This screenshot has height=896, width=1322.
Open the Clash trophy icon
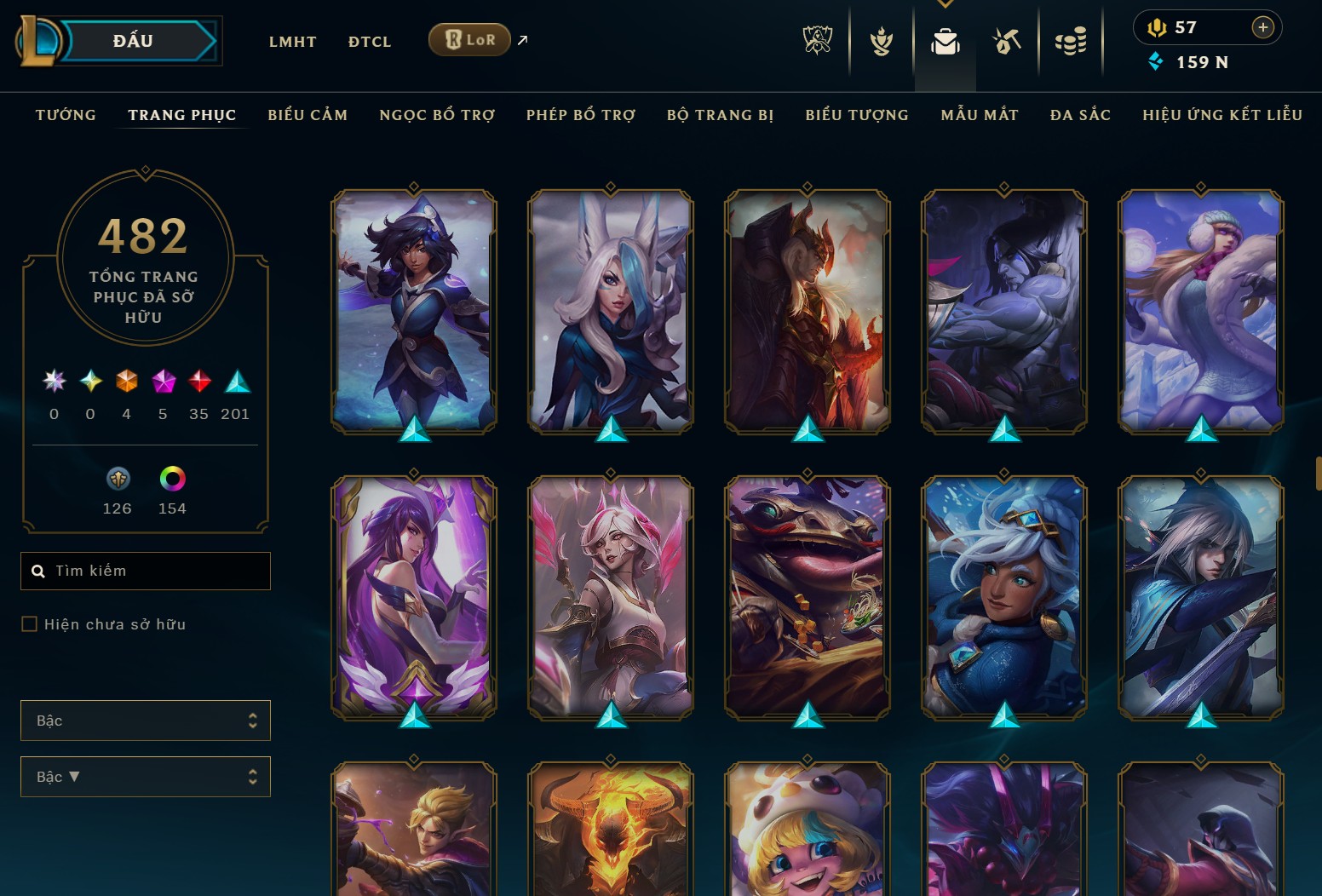(881, 40)
